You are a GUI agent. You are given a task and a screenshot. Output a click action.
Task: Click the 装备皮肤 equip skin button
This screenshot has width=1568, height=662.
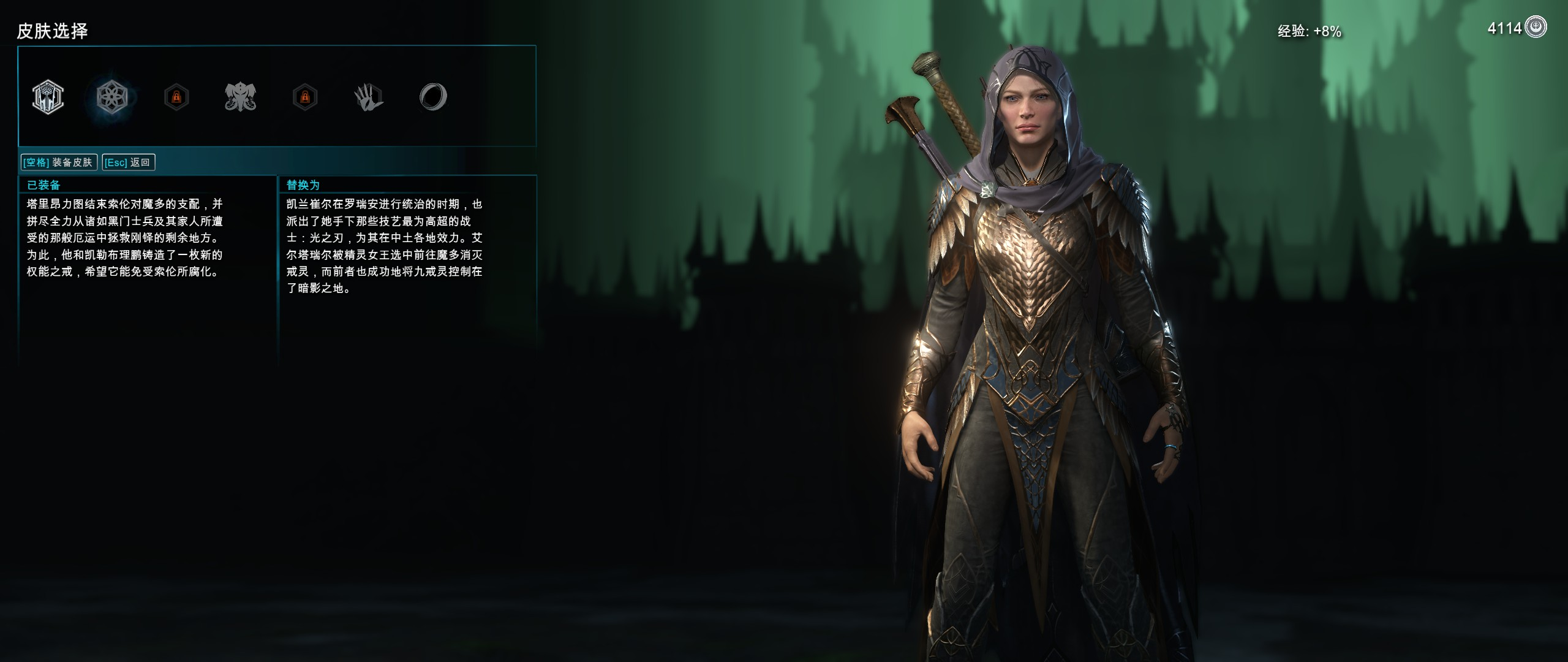pyautogui.click(x=58, y=162)
